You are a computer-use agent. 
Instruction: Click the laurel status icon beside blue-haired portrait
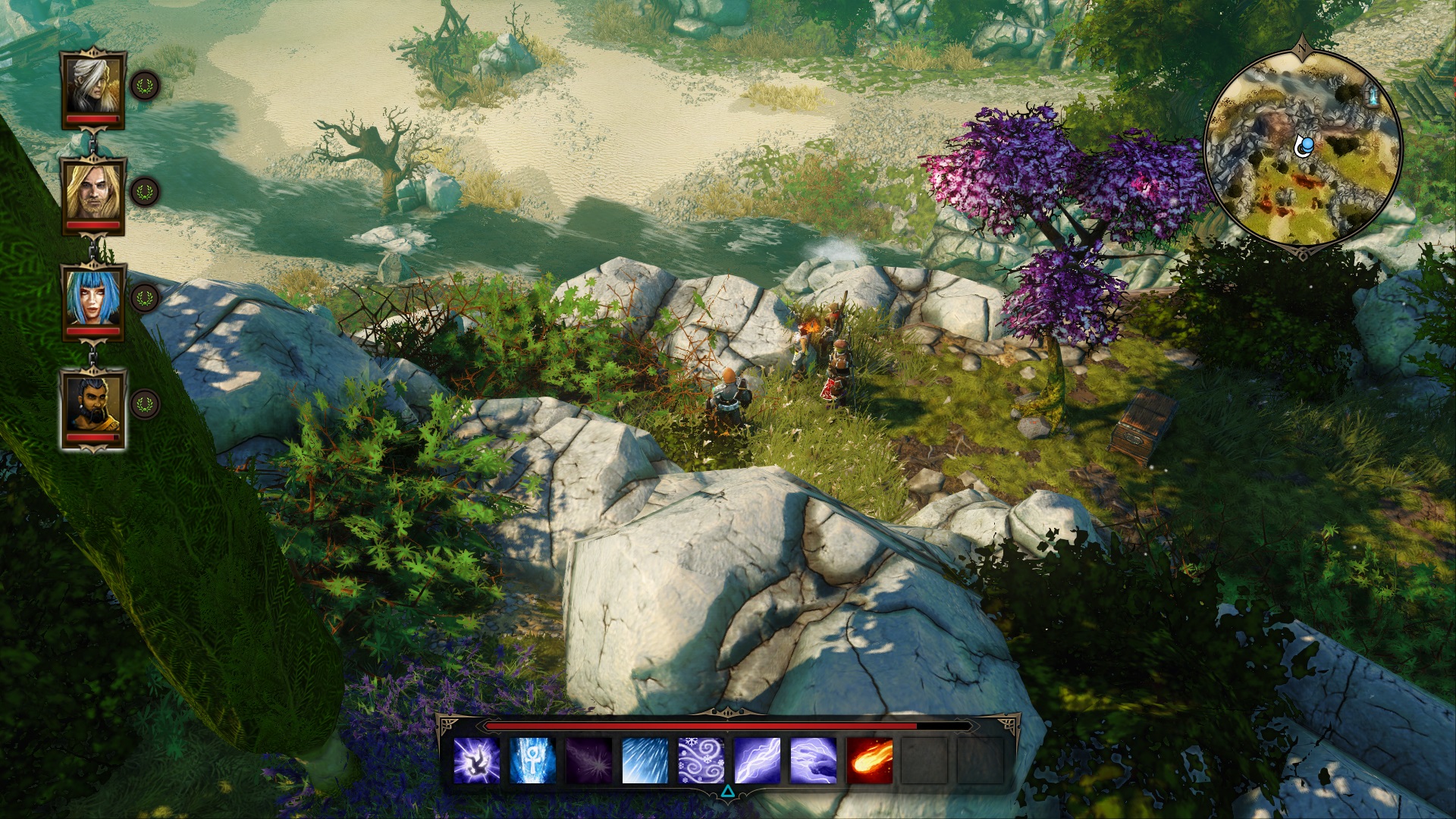coord(145,298)
